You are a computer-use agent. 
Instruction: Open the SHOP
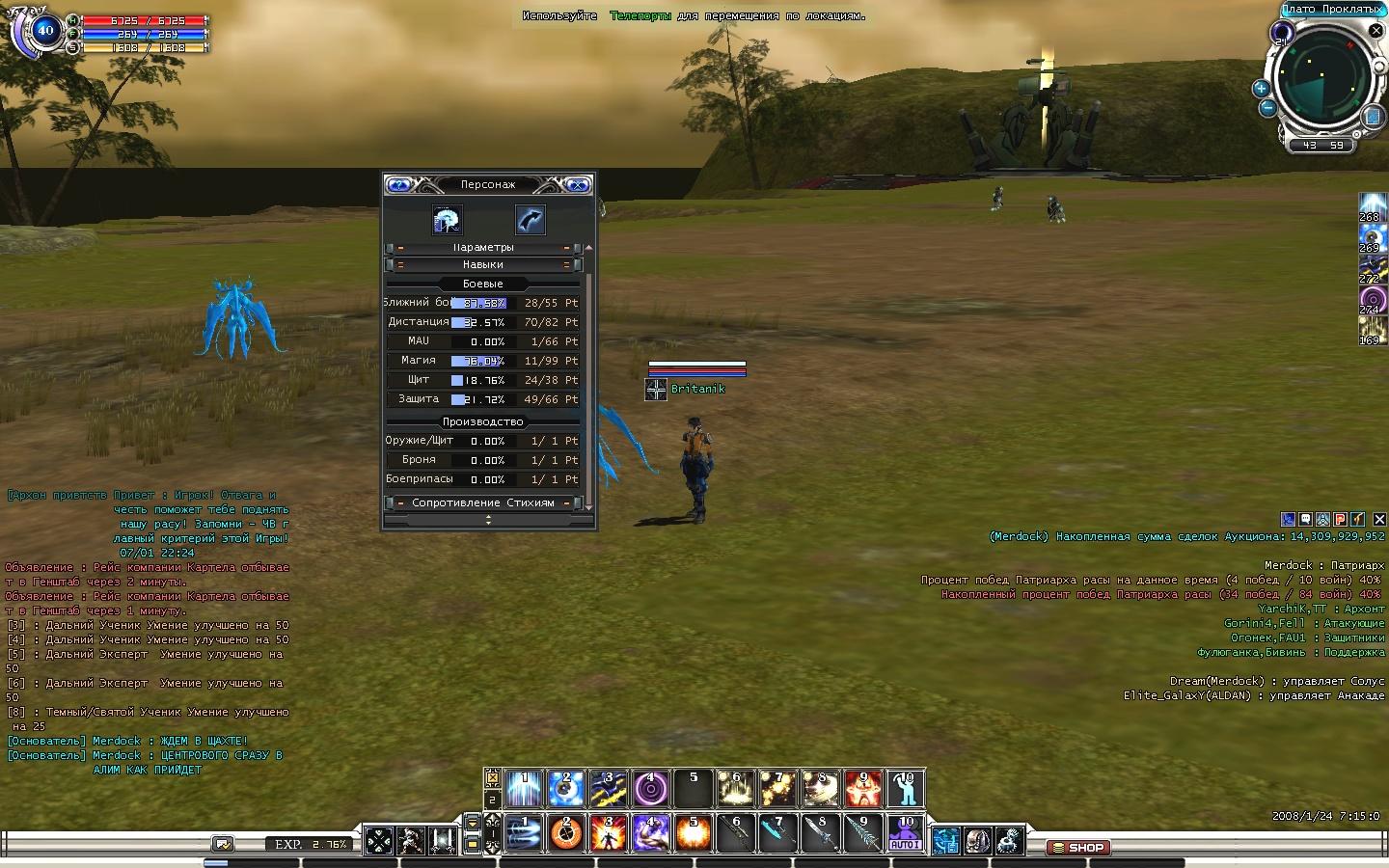point(1078,848)
